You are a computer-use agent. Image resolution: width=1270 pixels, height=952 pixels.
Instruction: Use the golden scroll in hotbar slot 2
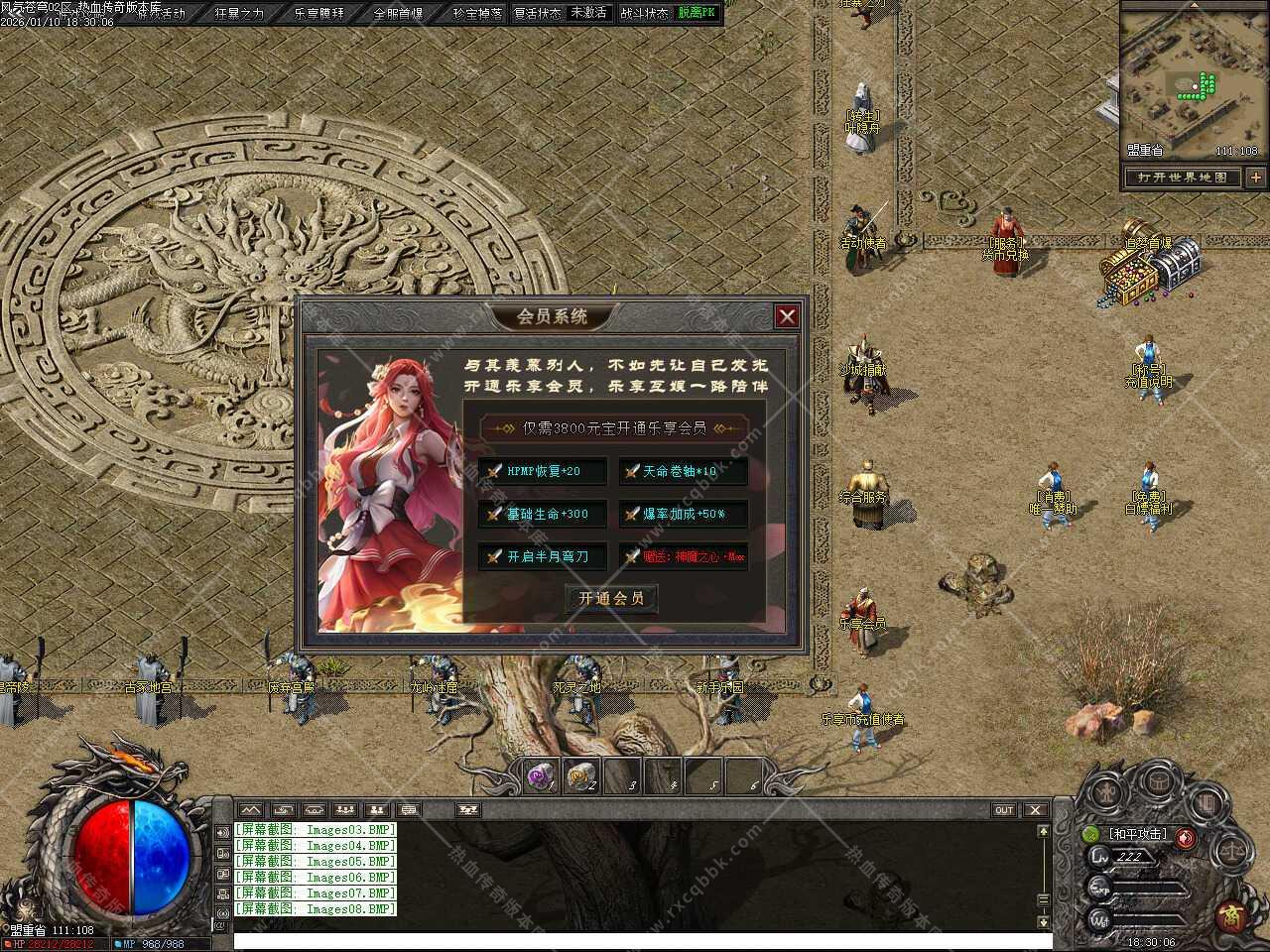tap(581, 776)
